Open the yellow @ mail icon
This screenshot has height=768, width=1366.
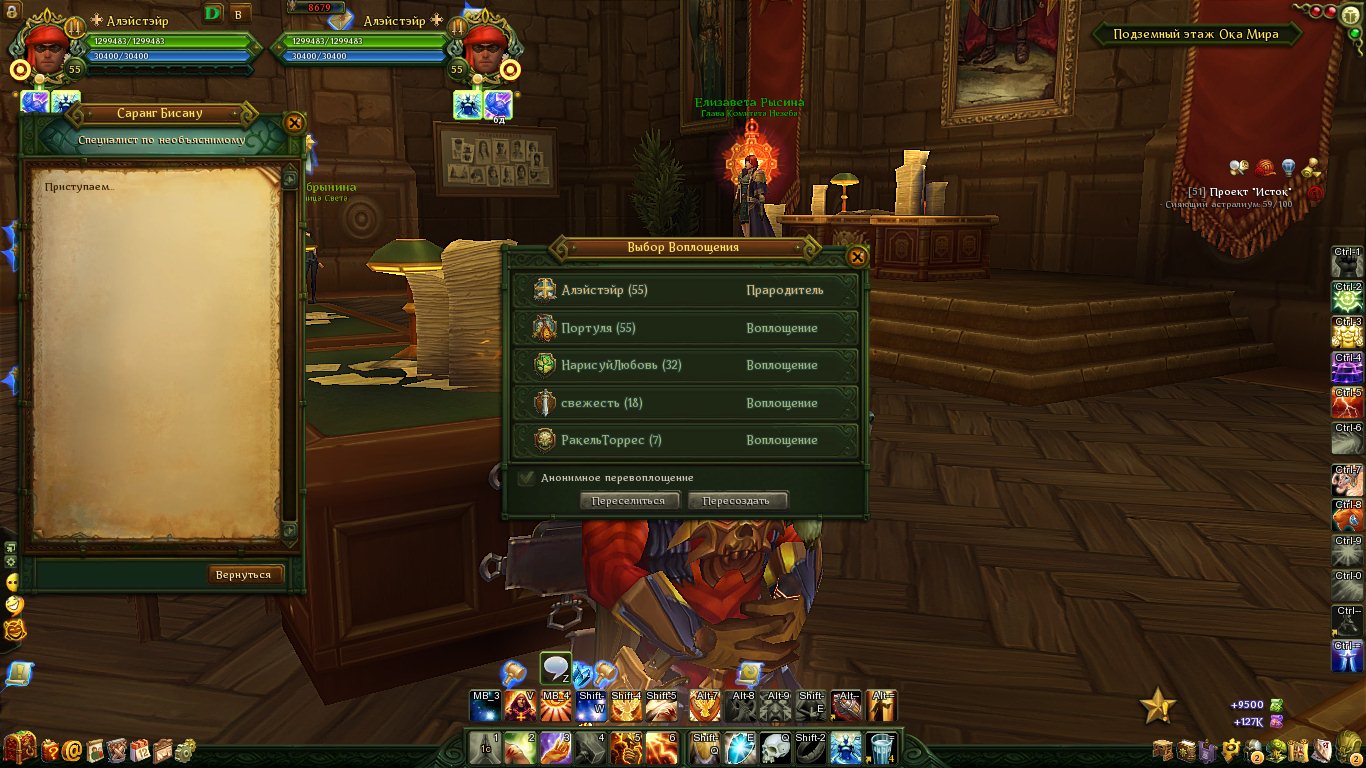[72, 749]
